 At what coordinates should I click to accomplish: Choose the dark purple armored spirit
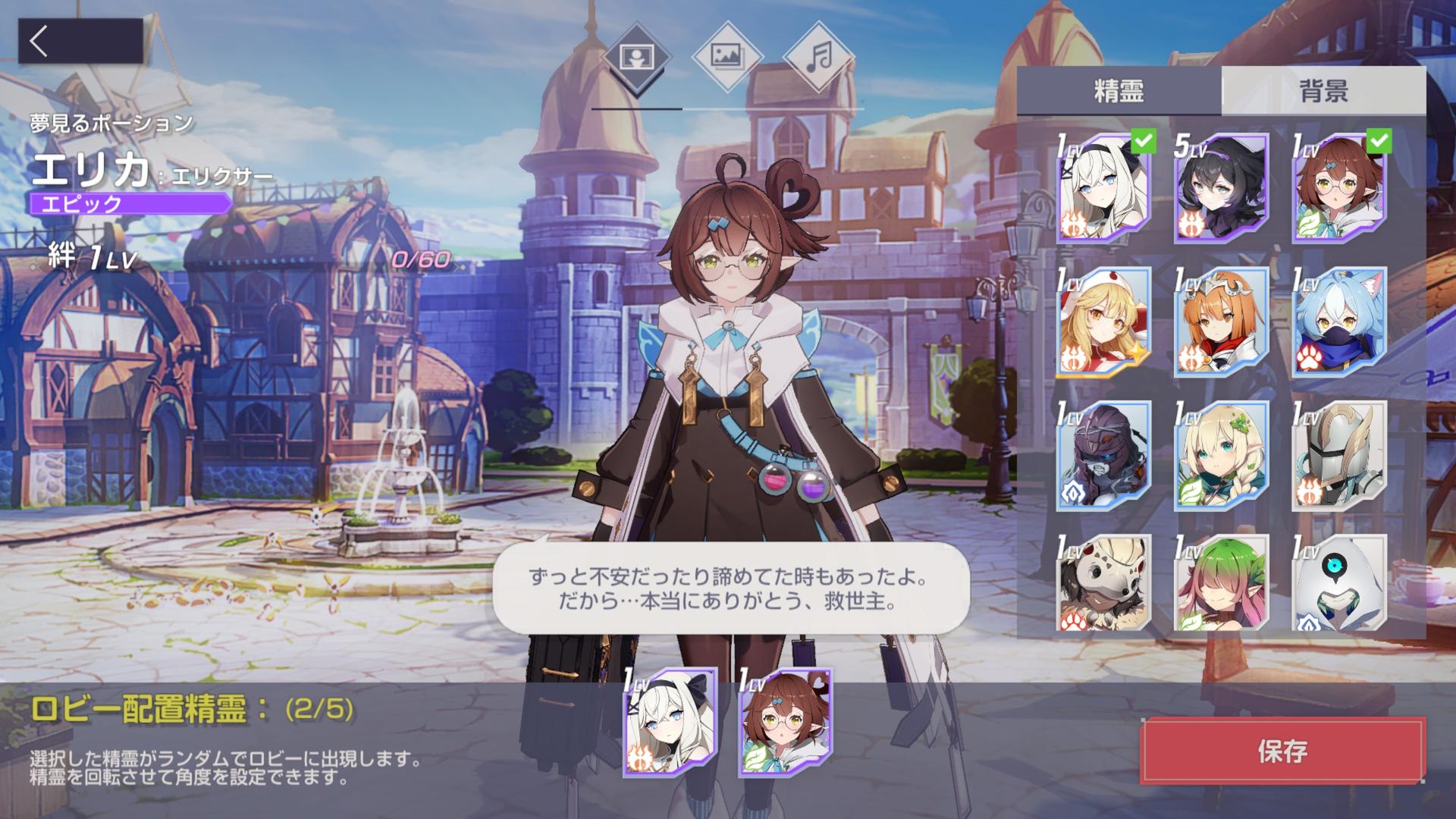coord(1103,456)
